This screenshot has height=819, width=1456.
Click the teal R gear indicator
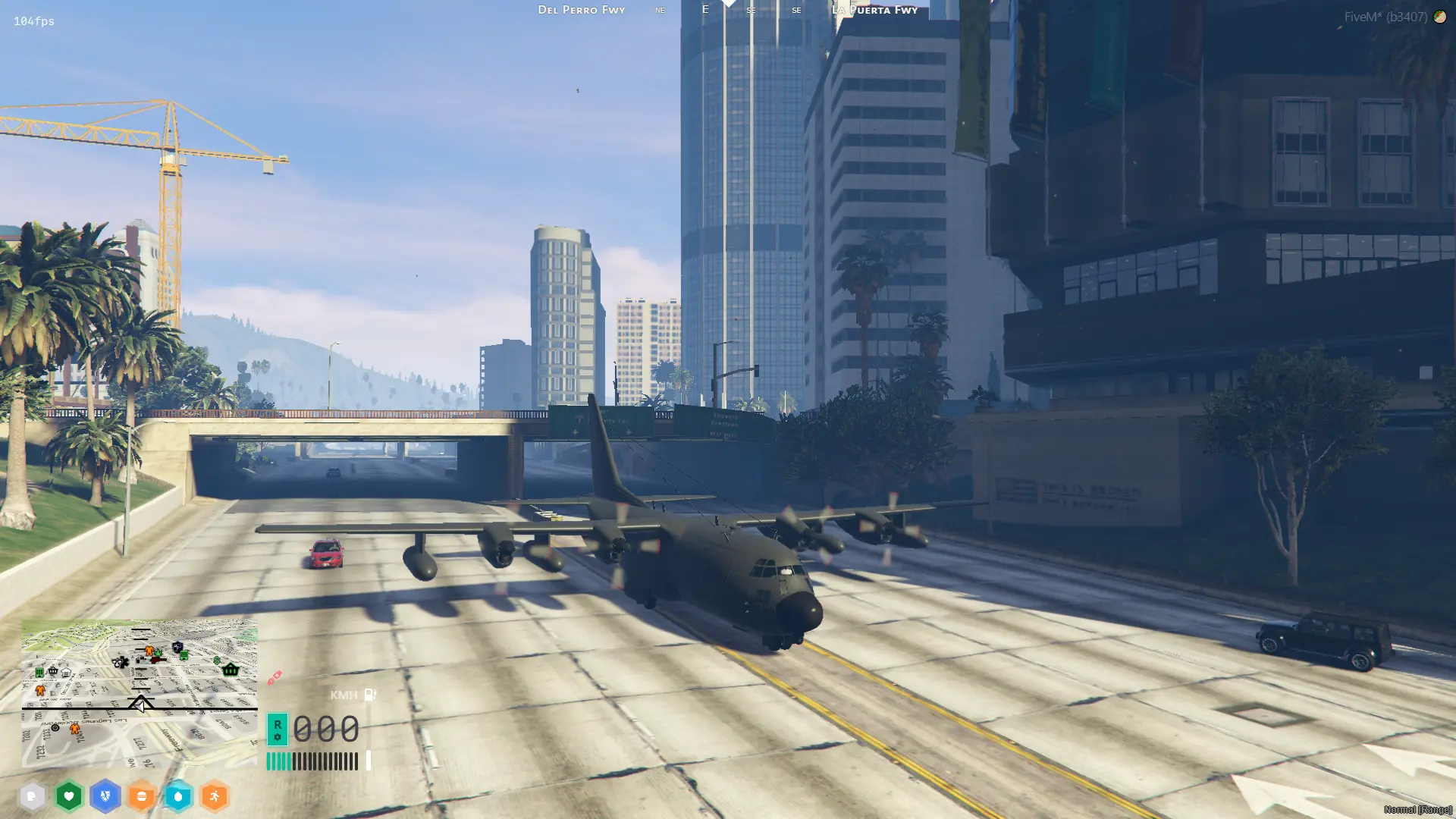coord(278,729)
